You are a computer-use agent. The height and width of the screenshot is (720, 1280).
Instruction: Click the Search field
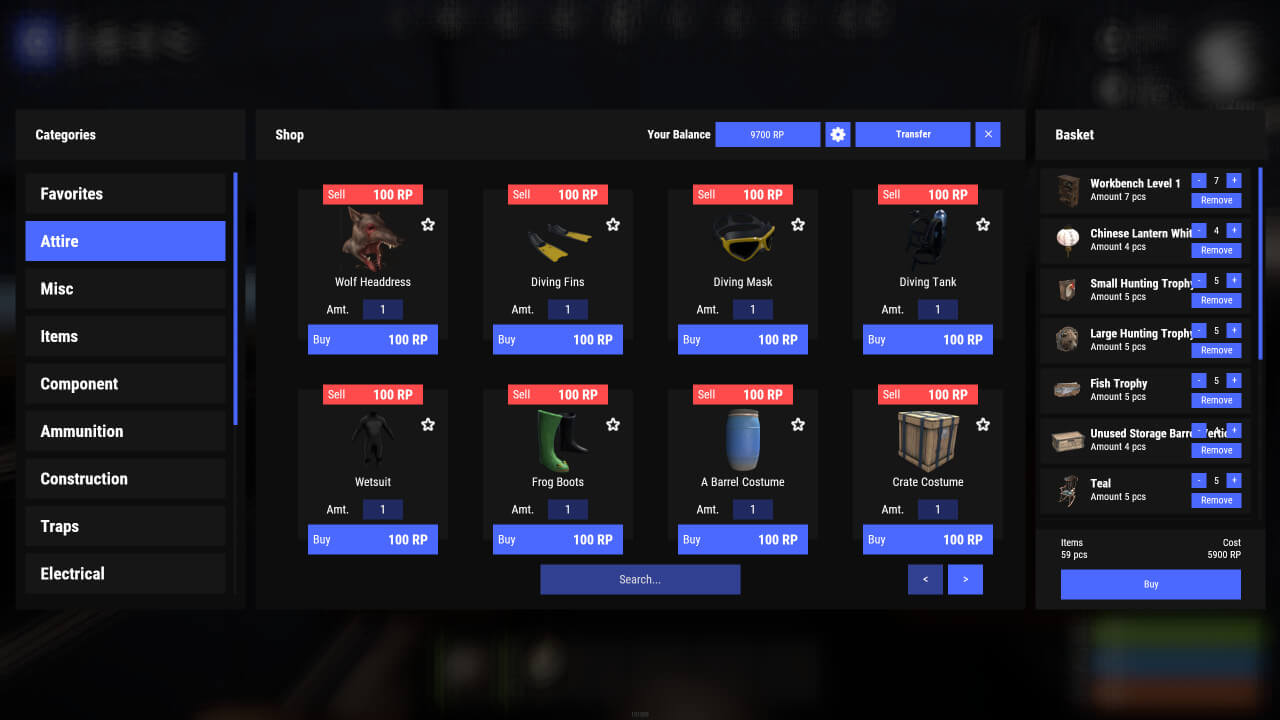click(640, 579)
